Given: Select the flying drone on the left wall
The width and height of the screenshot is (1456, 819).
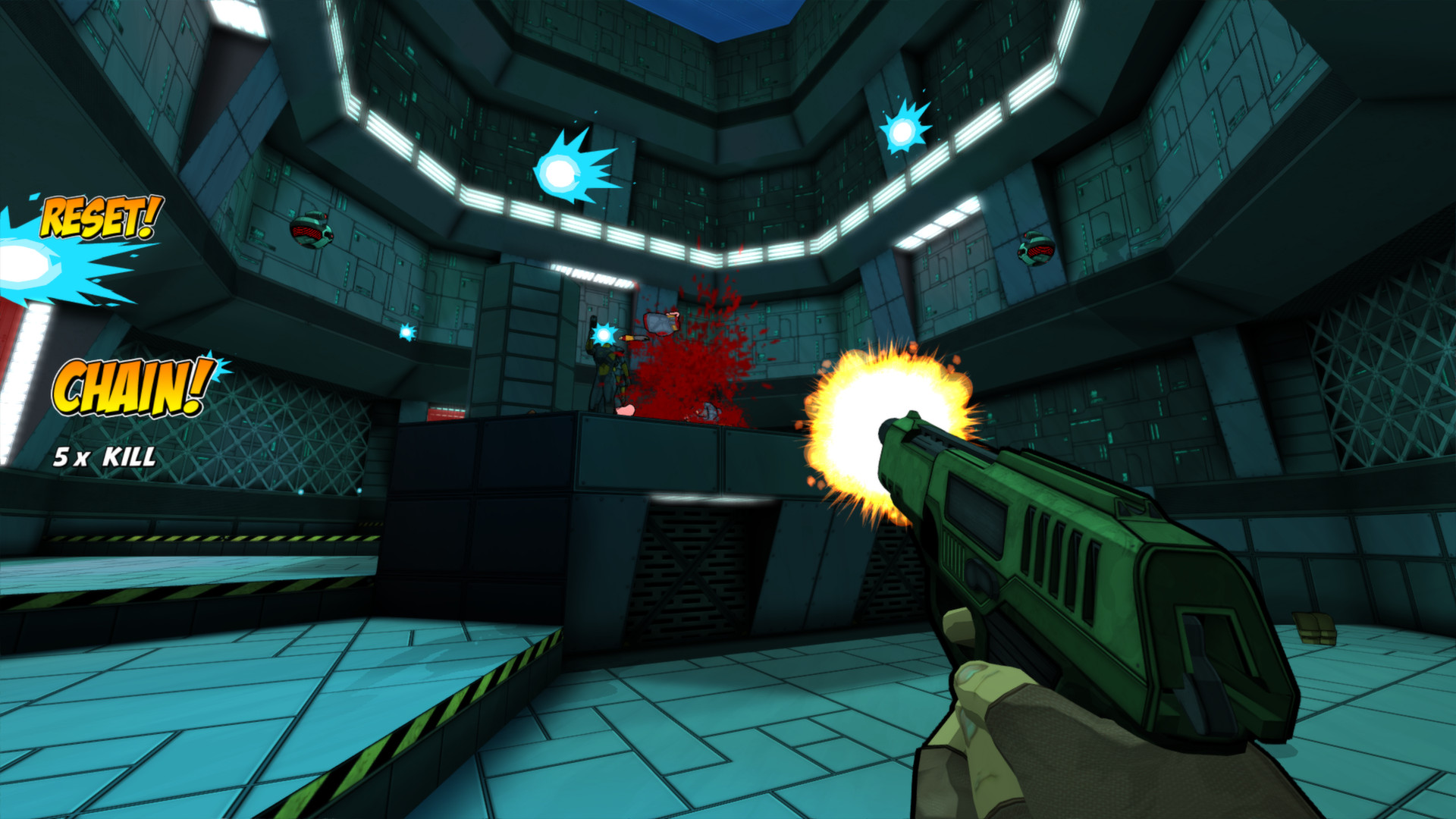Looking at the screenshot, I should tap(313, 233).
